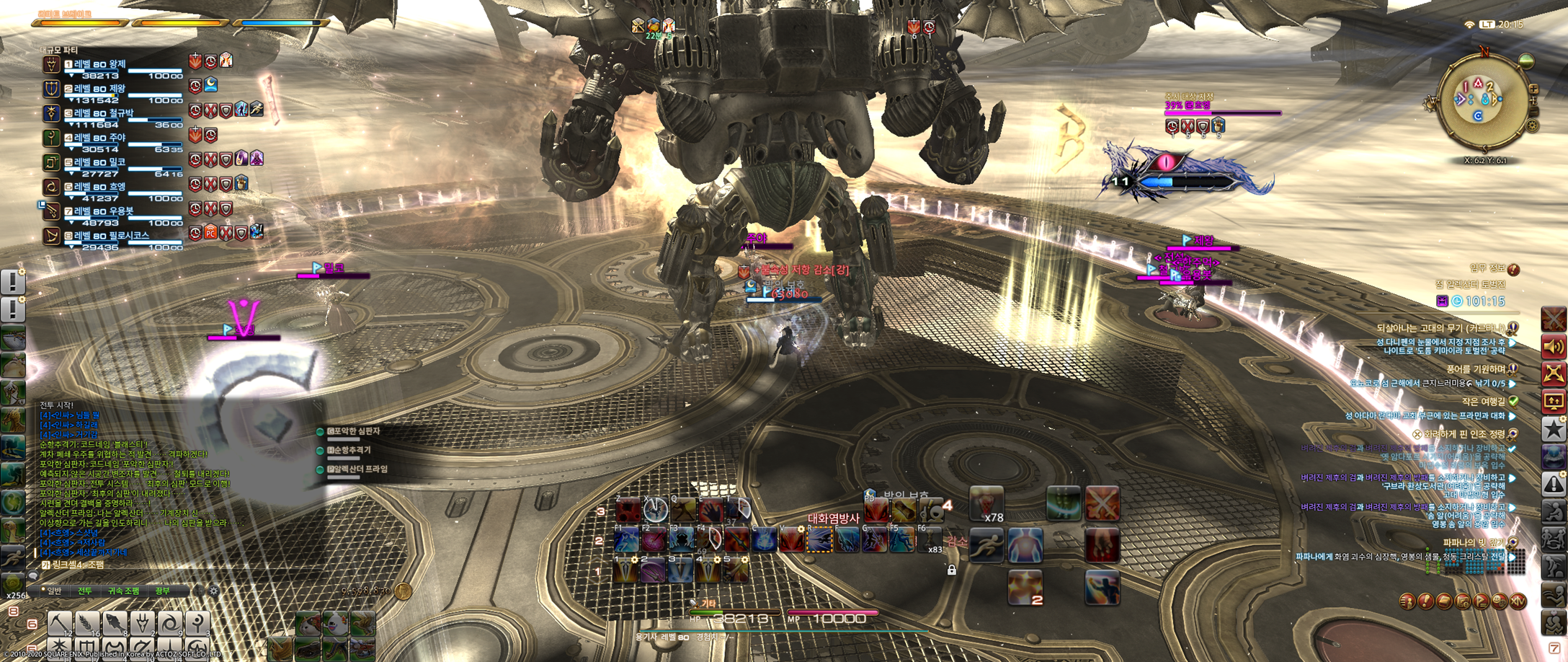Click the 링크셸4 linkshell icon in chat

45,565
